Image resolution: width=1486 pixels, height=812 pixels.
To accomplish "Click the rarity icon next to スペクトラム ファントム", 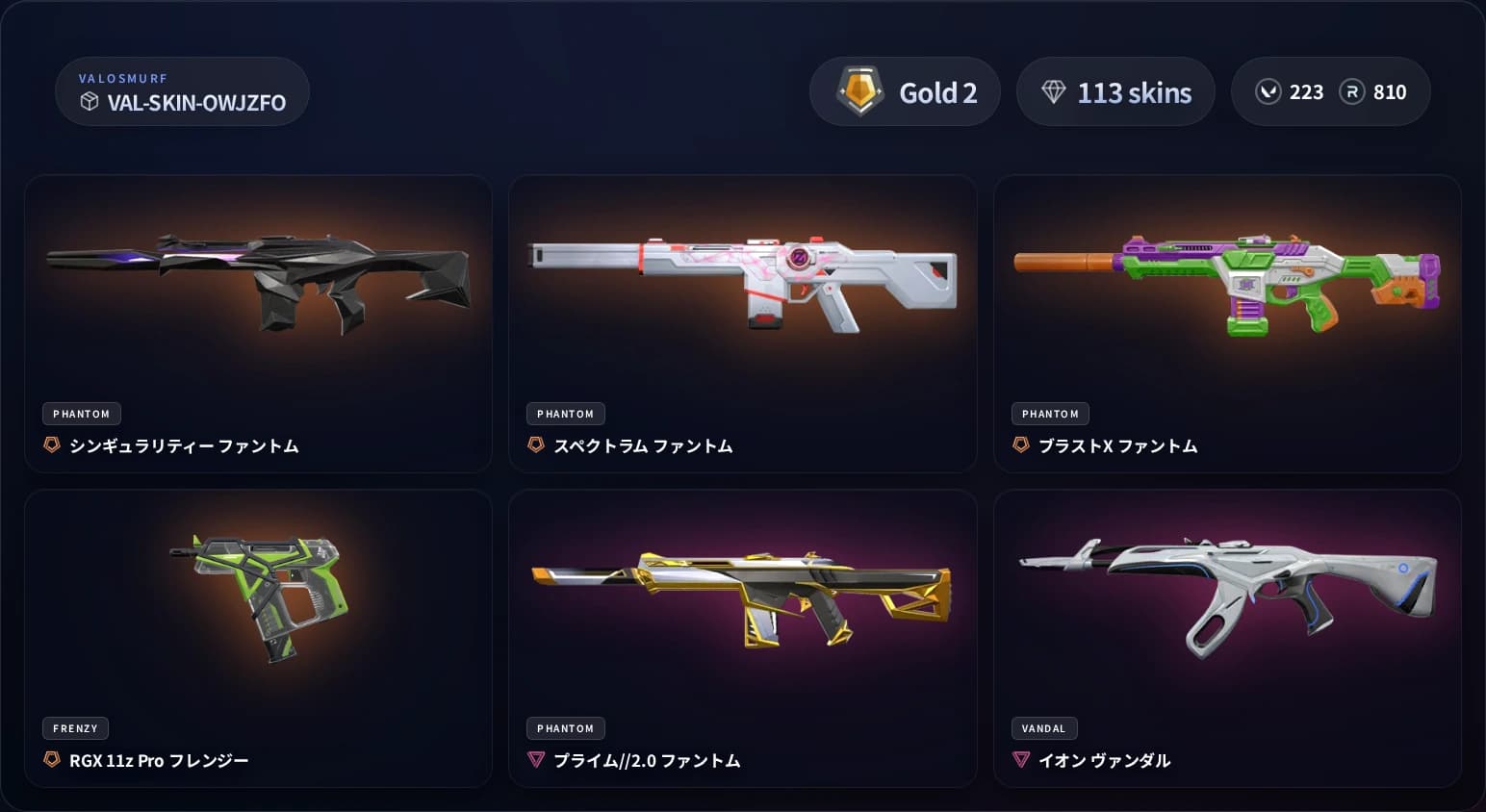I will (x=535, y=445).
